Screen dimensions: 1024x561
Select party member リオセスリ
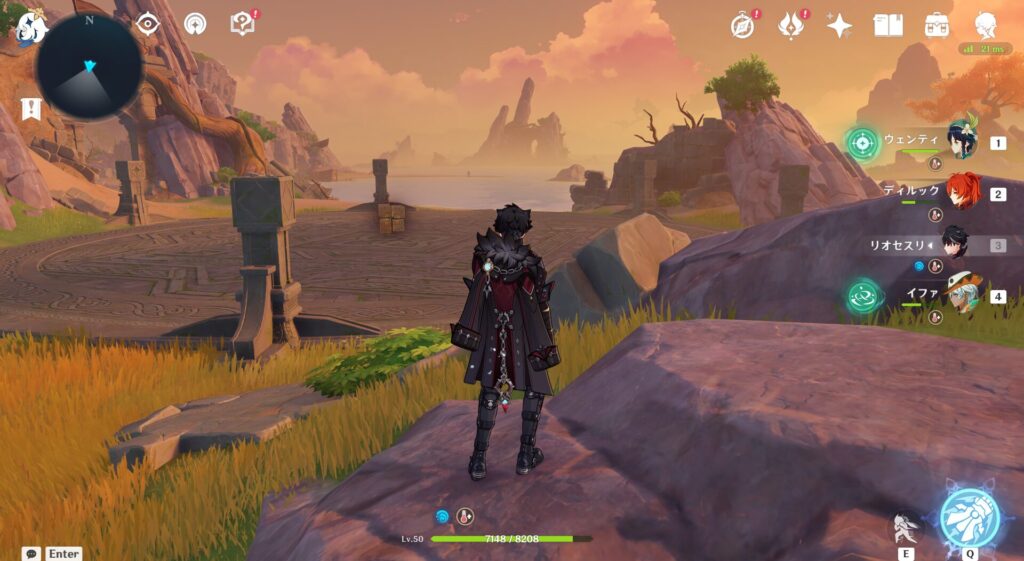(953, 244)
